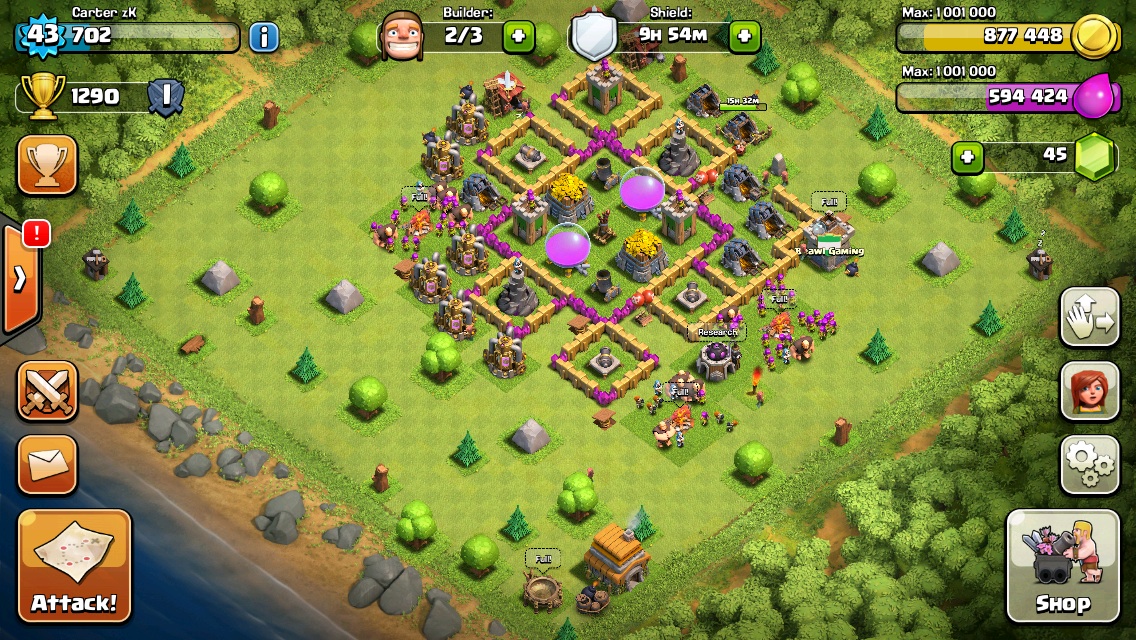Add a builder with green plus

[x=517, y=37]
